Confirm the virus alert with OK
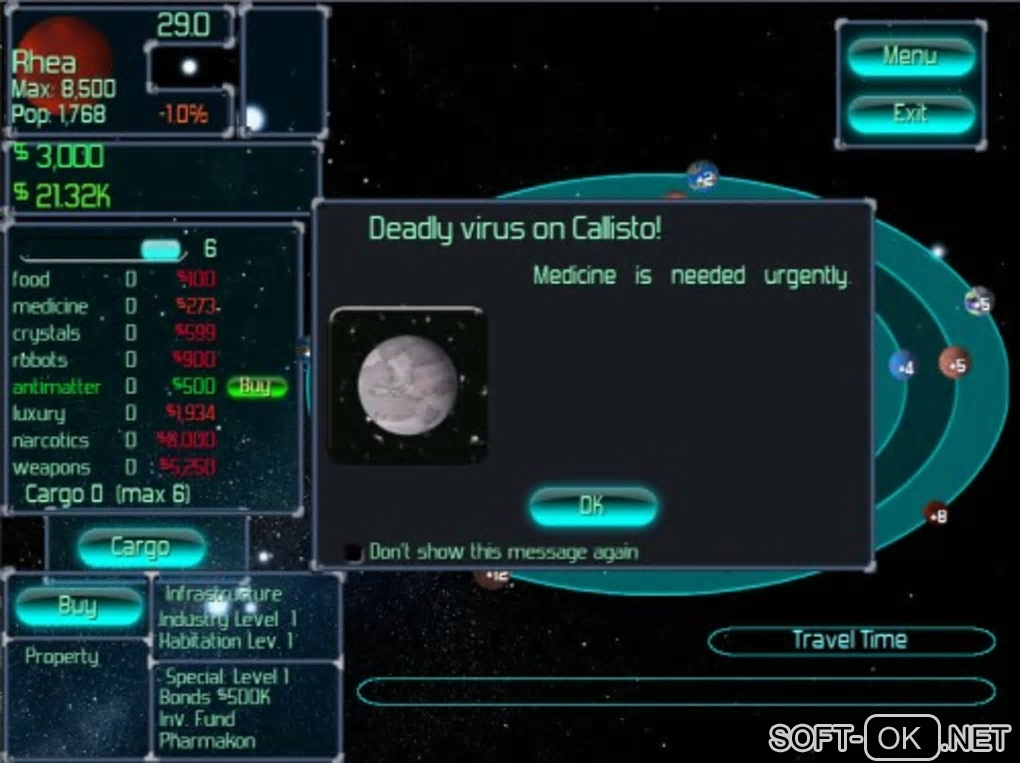Screen dimensions: 1020x763 [592, 506]
